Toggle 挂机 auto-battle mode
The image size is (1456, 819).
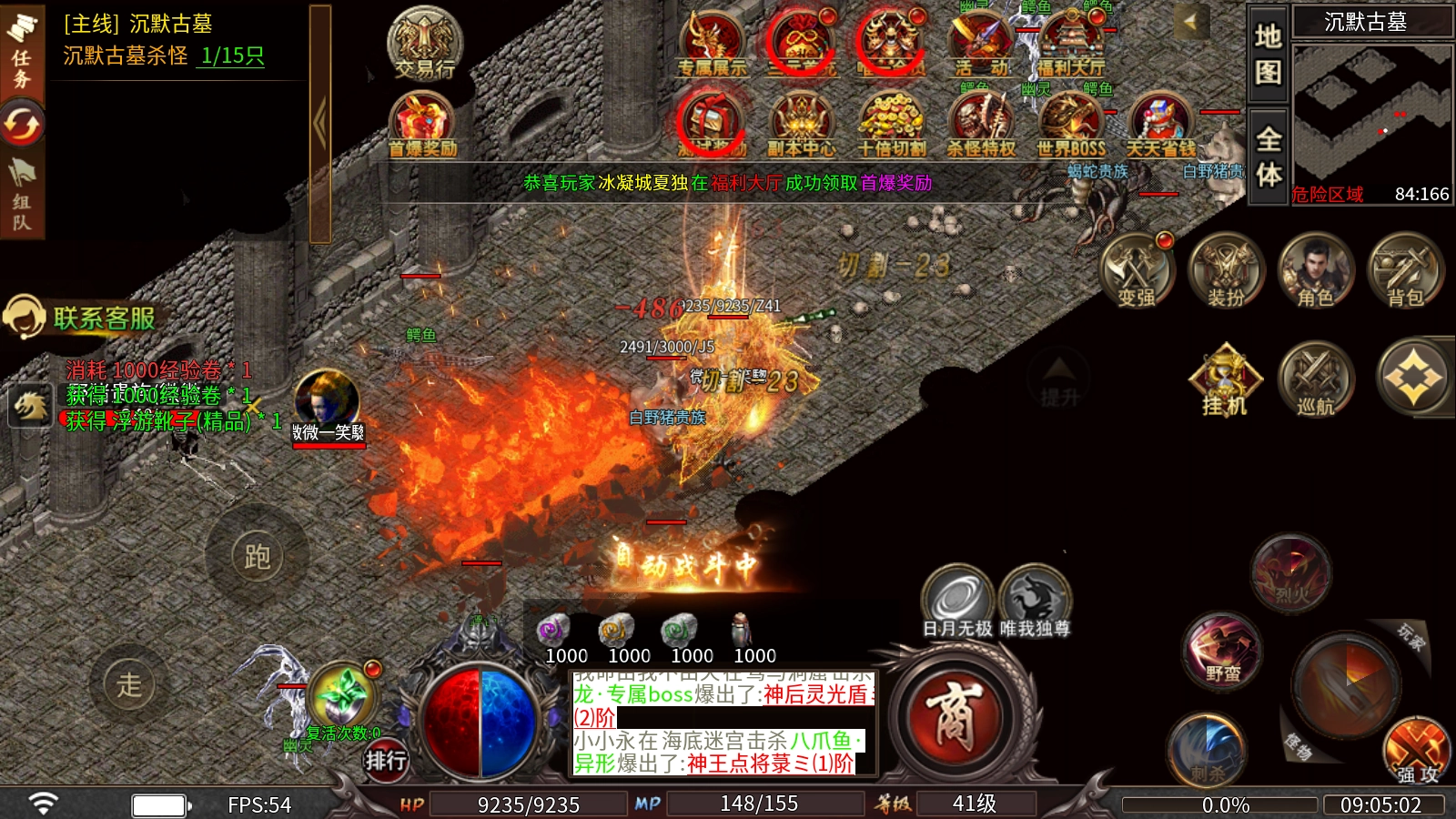(1225, 379)
